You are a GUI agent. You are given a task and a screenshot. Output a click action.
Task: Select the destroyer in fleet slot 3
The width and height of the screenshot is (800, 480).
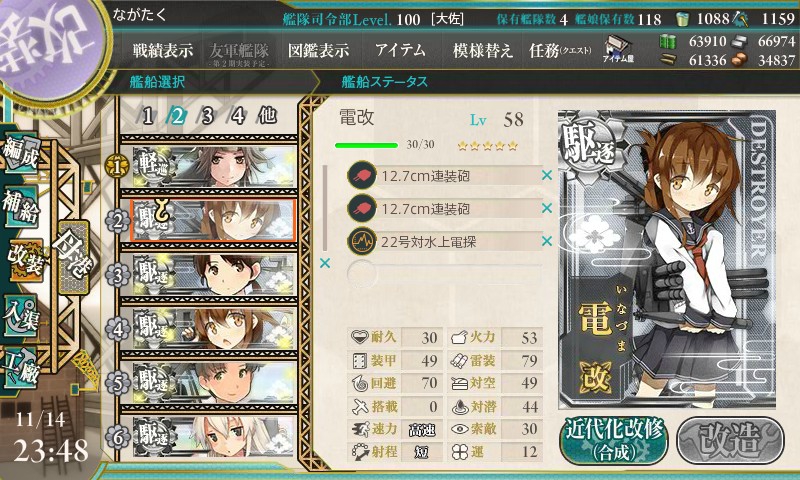point(212,272)
